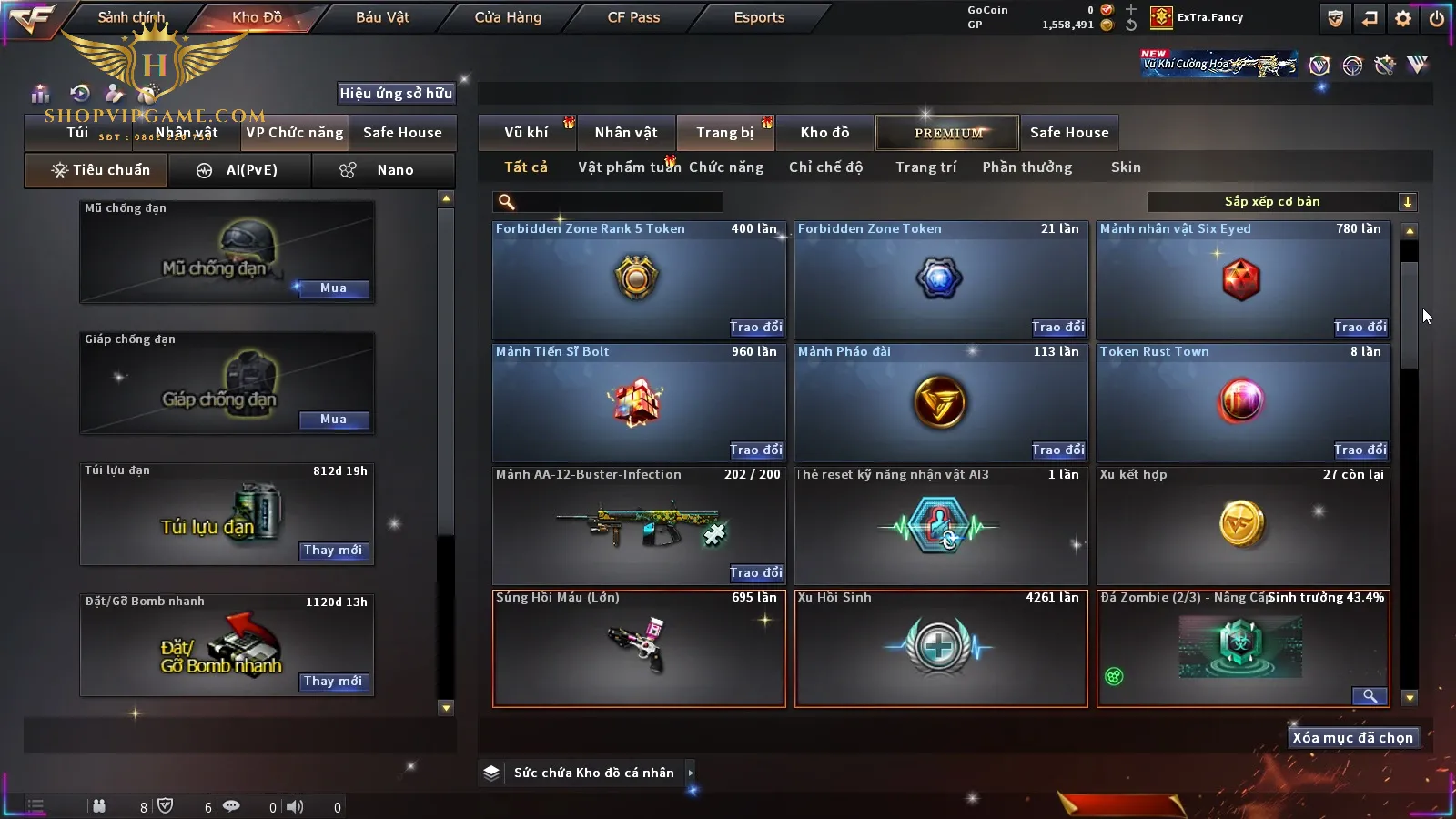The image size is (1456, 819).
Task: Trade the Mảnh Pháo đài fragments
Action: click(x=1057, y=450)
